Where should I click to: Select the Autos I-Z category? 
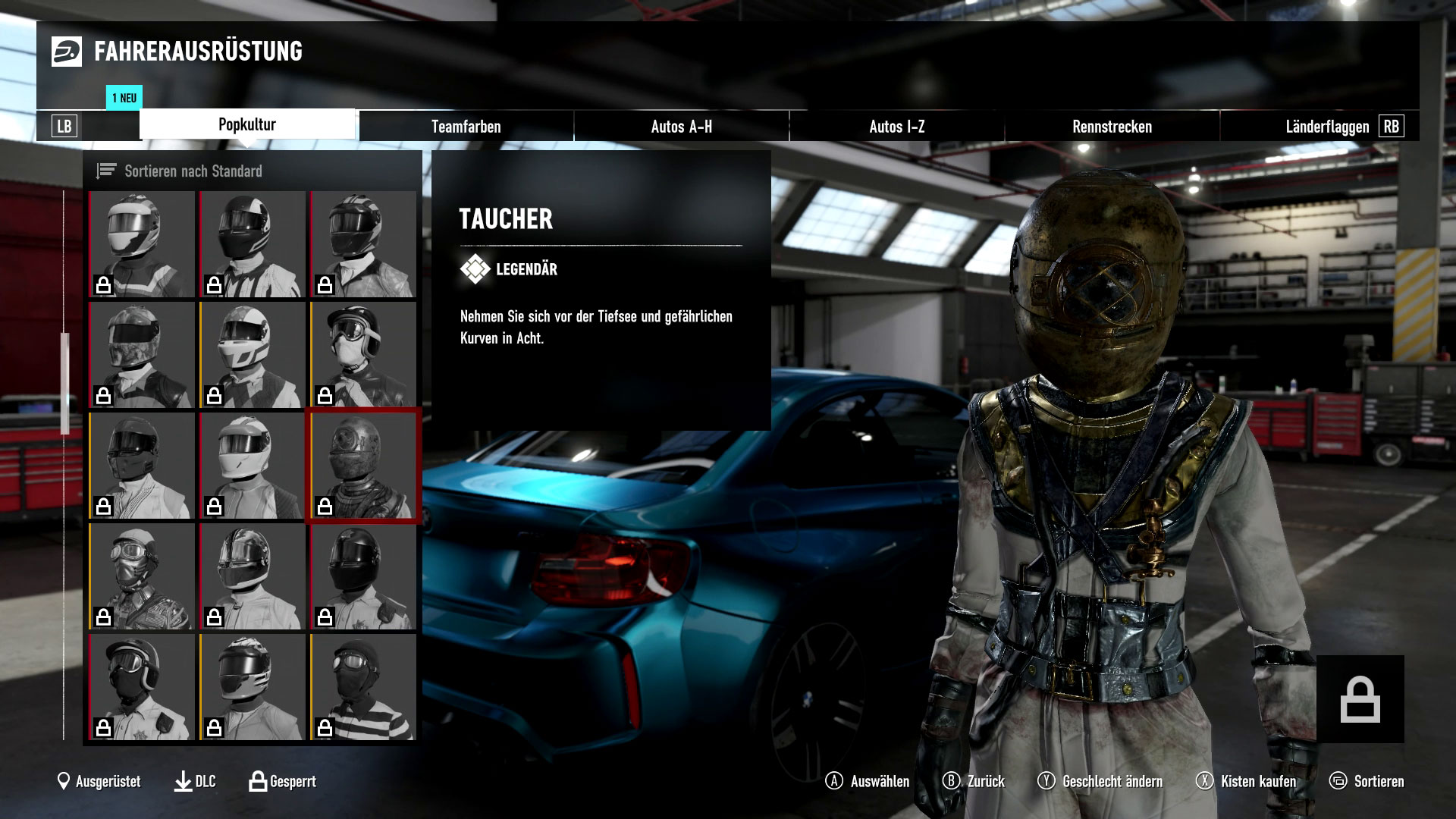click(896, 127)
